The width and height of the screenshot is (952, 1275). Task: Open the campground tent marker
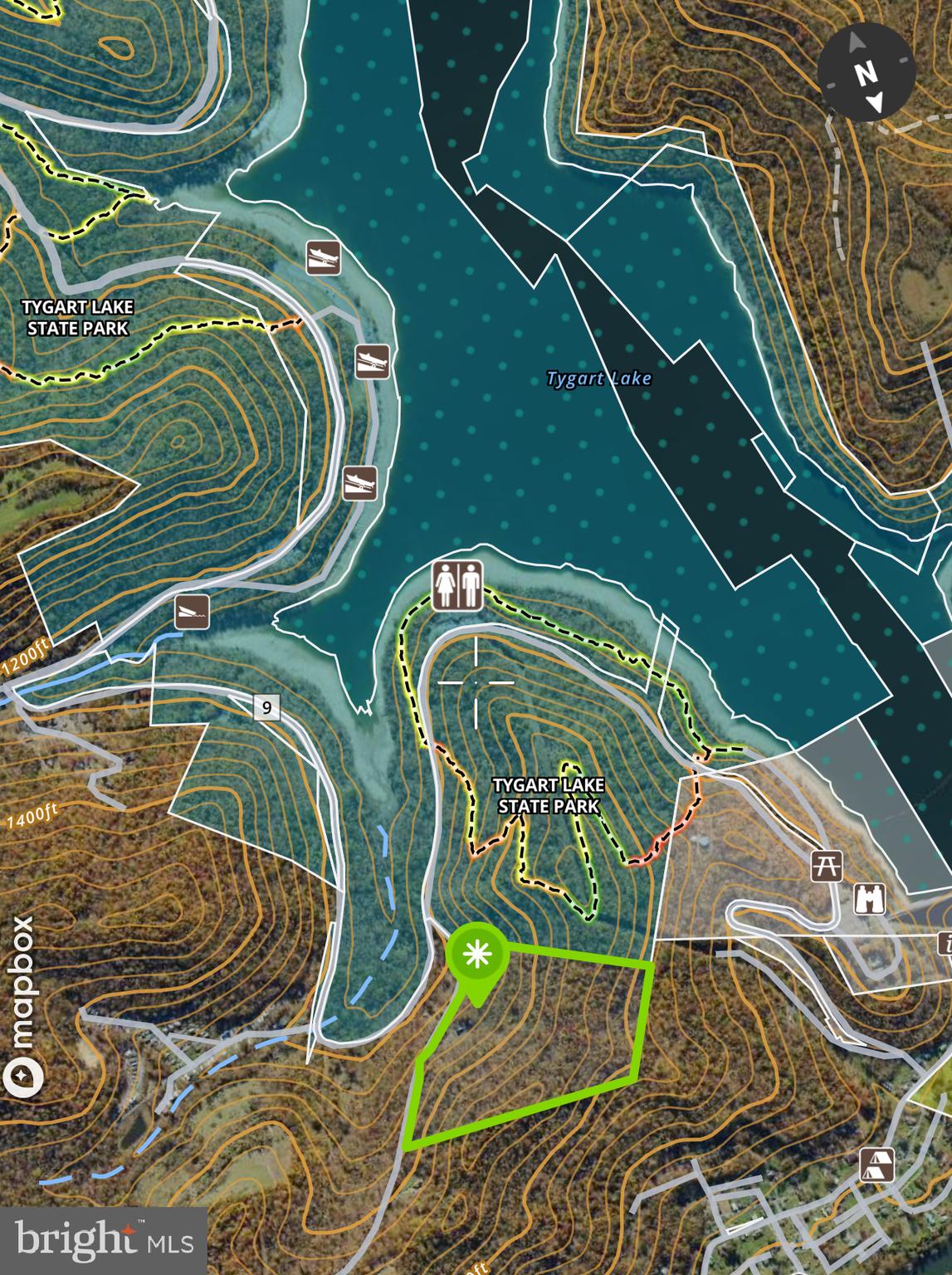tap(877, 1165)
